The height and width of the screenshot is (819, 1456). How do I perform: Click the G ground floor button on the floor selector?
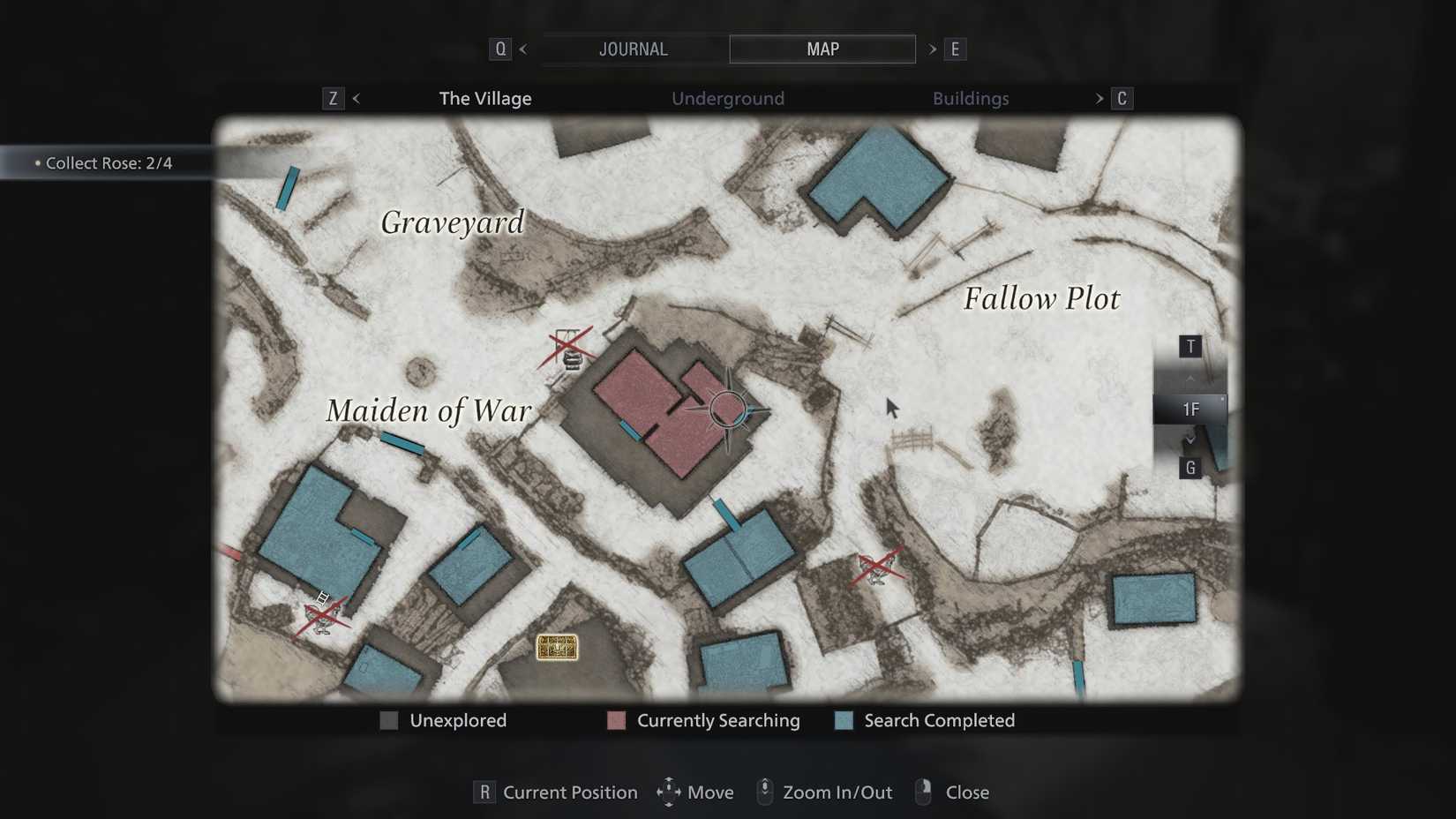click(x=1190, y=469)
